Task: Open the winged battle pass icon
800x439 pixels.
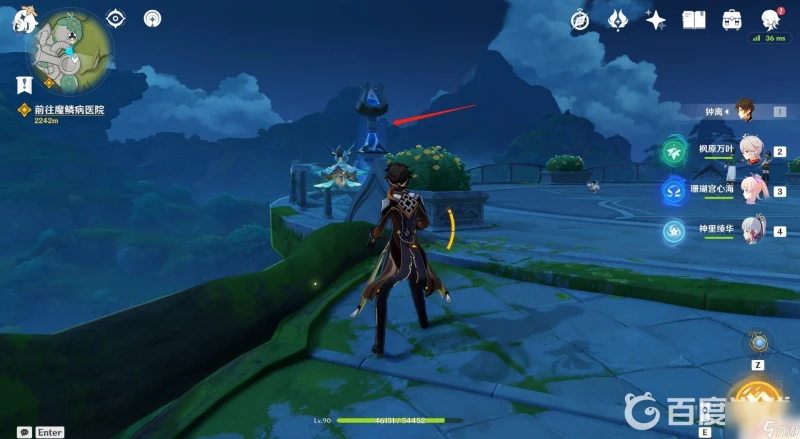Action: (x=617, y=19)
